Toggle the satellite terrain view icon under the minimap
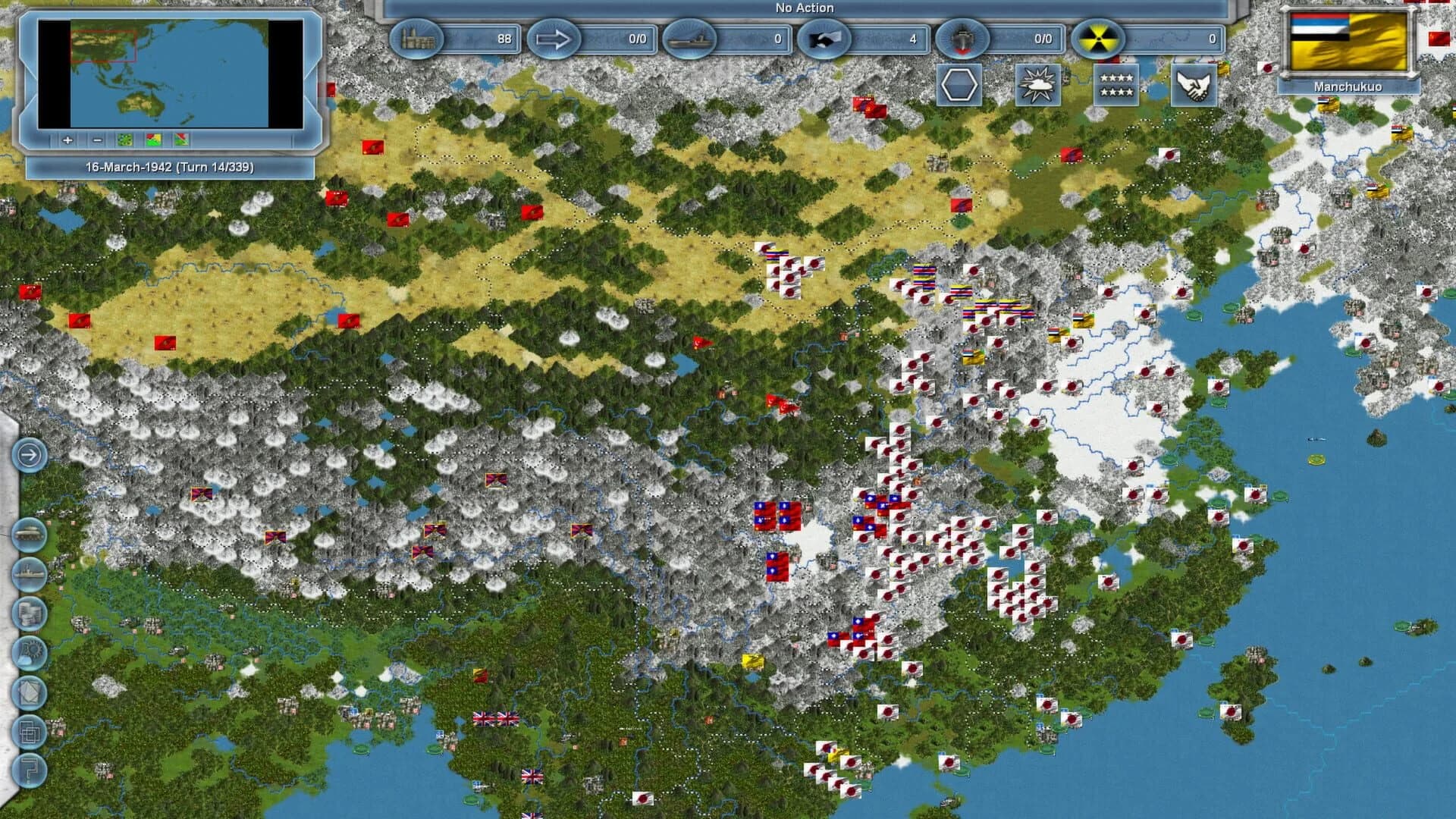The height and width of the screenshot is (819, 1456). (125, 141)
